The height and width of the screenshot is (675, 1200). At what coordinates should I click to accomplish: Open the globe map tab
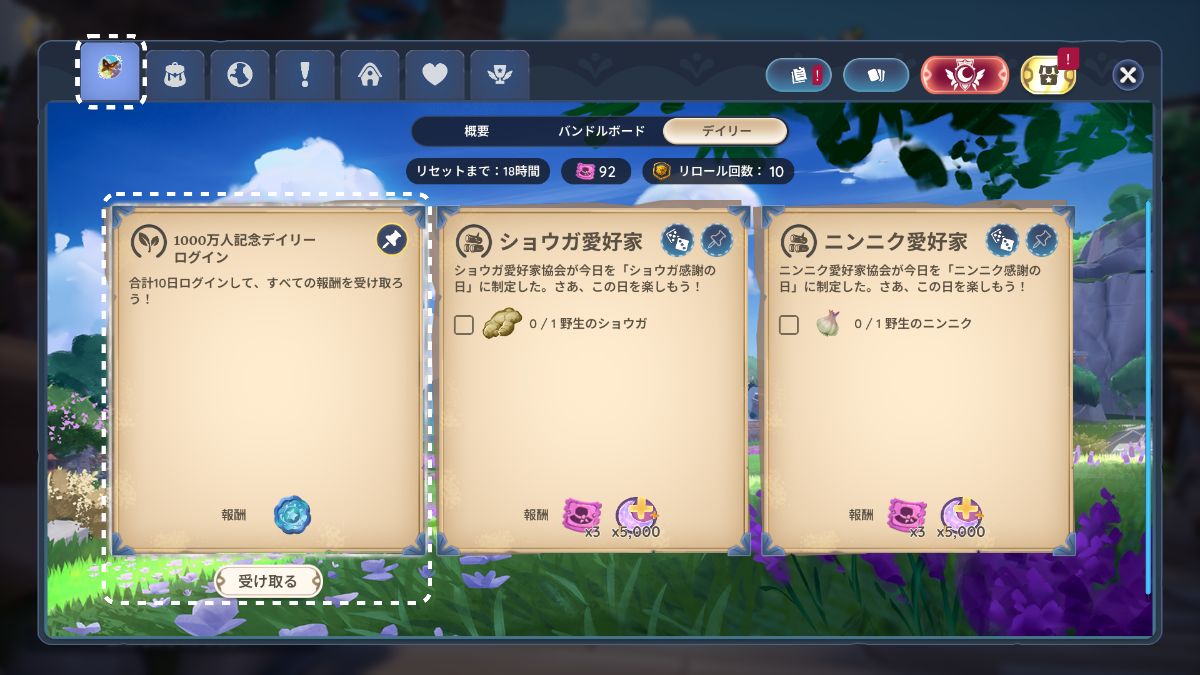click(240, 75)
